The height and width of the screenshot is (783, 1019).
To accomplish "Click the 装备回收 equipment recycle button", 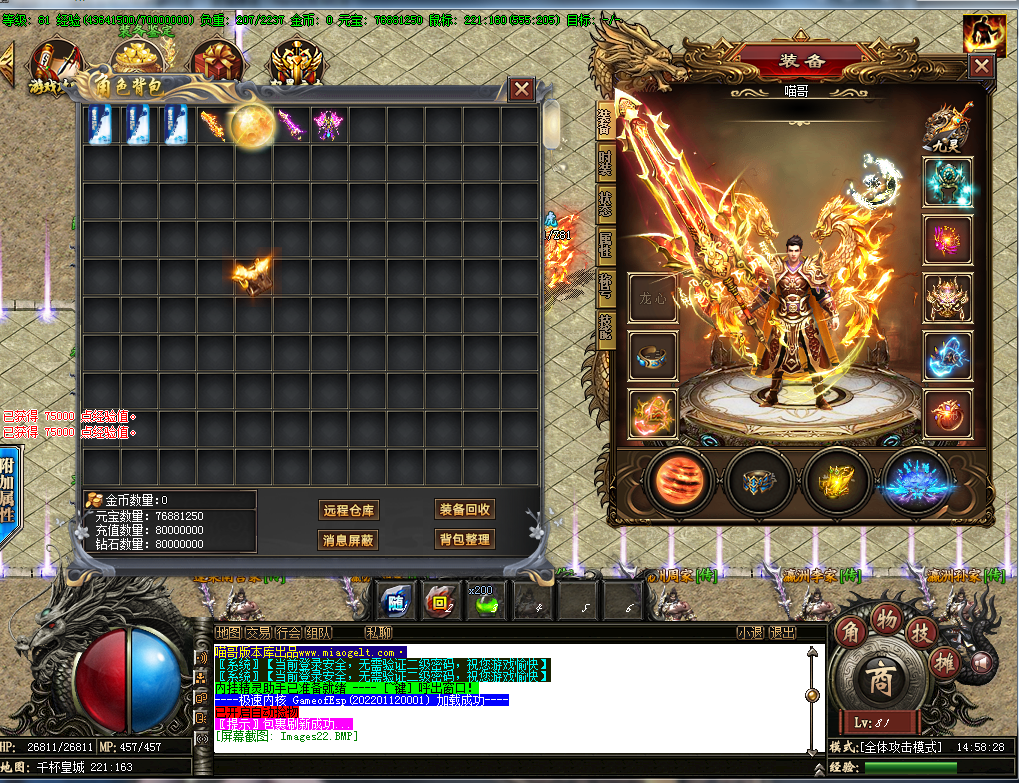I will tap(465, 509).
